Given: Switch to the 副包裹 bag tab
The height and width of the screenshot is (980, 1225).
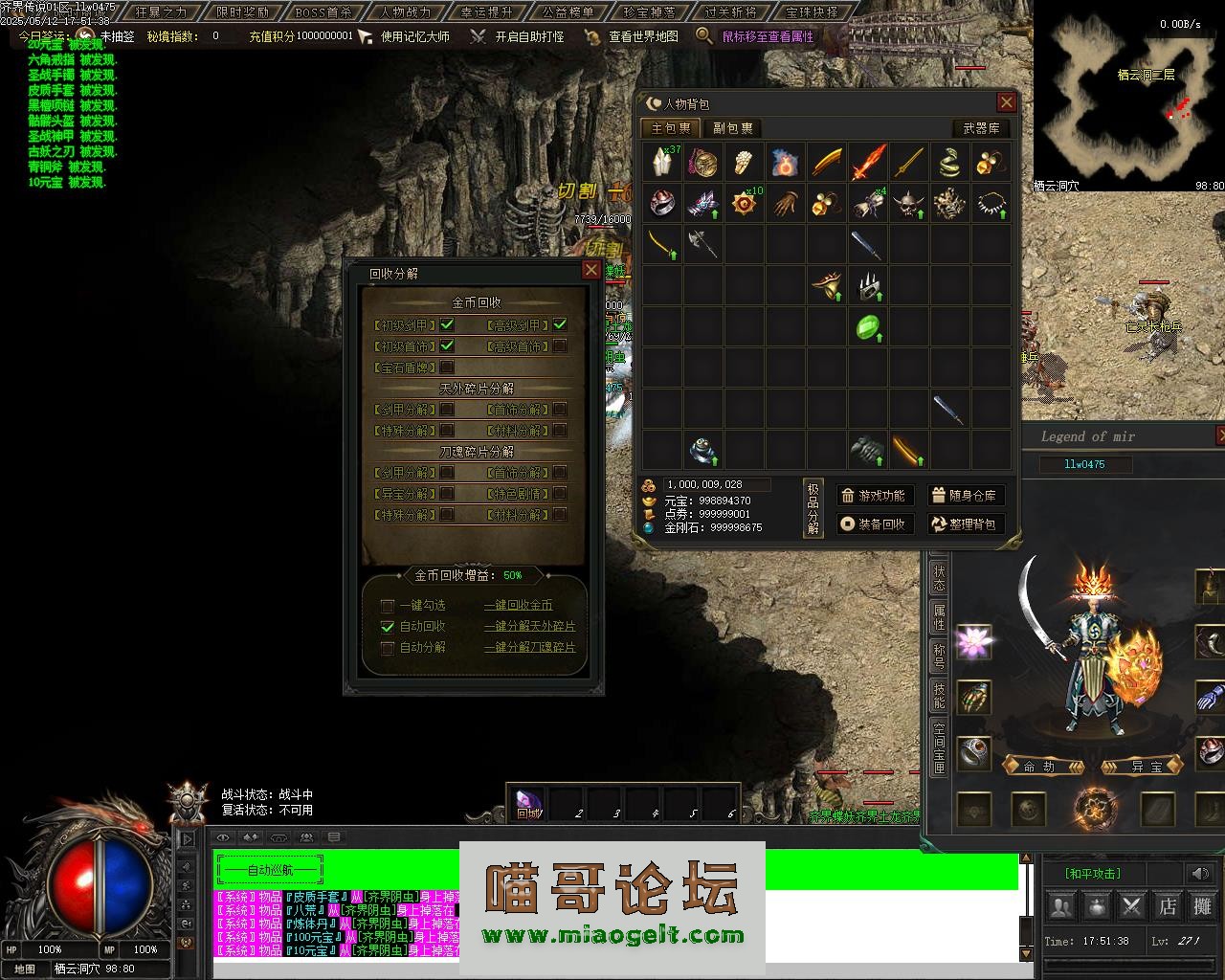Looking at the screenshot, I should point(732,128).
